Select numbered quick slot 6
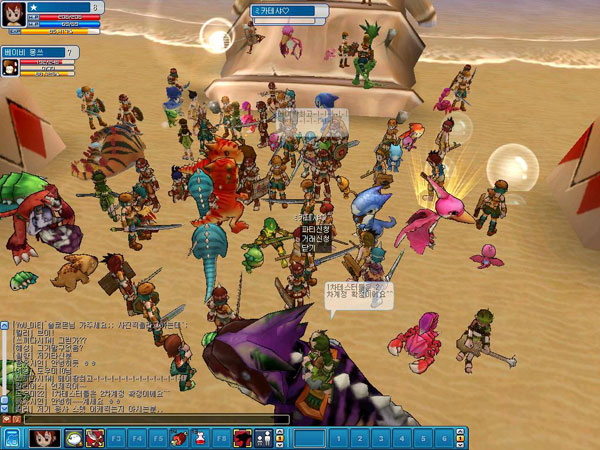Screen dimensions: 600x450 pos(442,438)
